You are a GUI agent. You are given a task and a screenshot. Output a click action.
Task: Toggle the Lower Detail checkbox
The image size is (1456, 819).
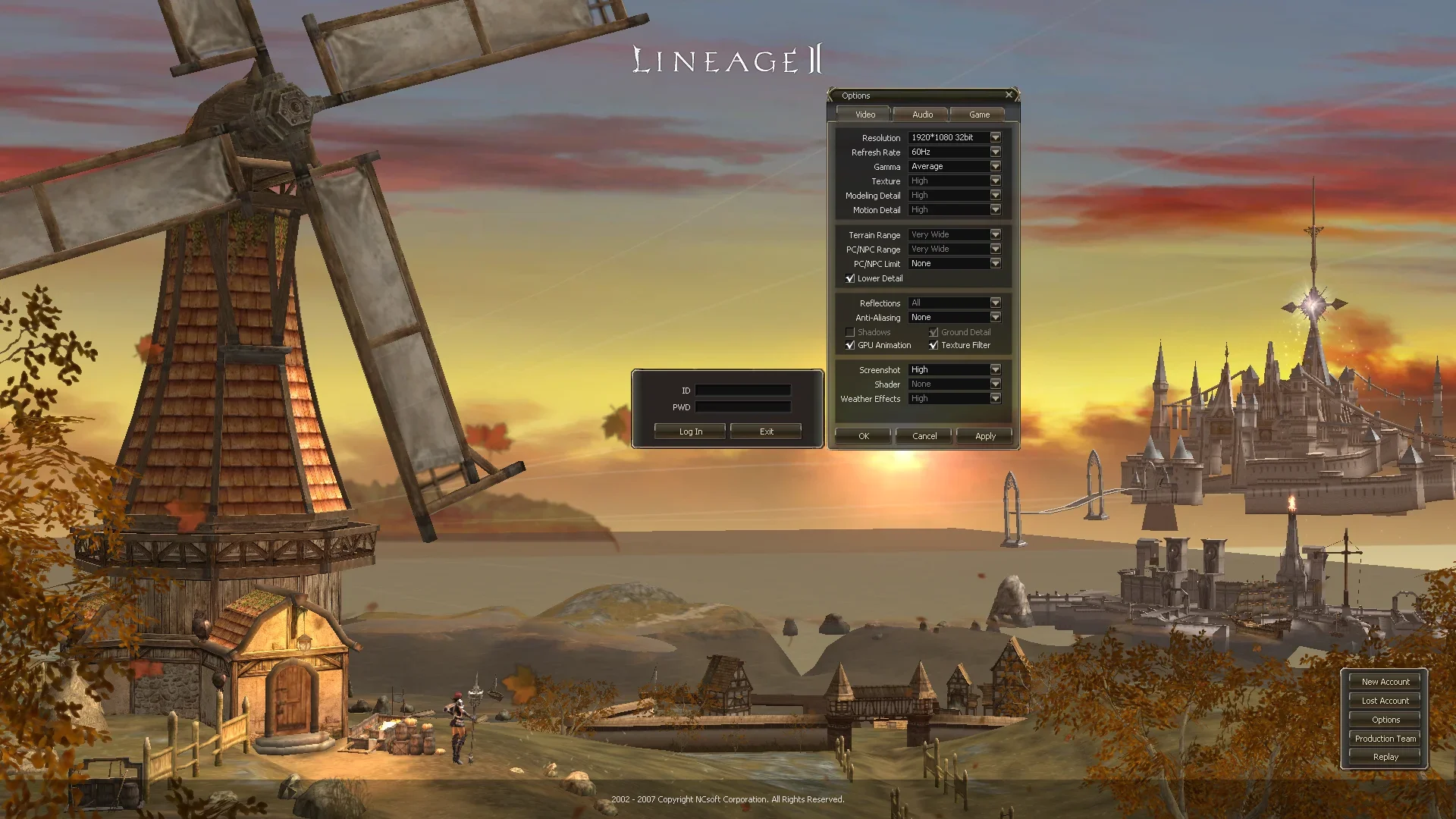(x=850, y=278)
